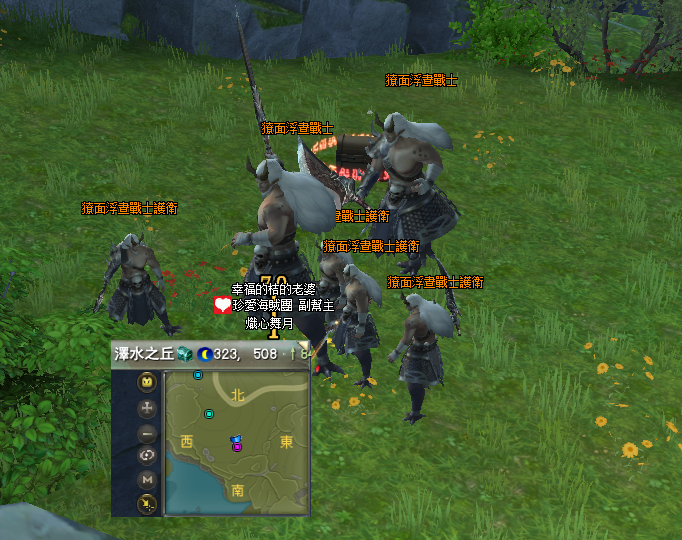The image size is (682, 540).
Task: Fold the minimap panel's top-right corner
Action: (304, 347)
